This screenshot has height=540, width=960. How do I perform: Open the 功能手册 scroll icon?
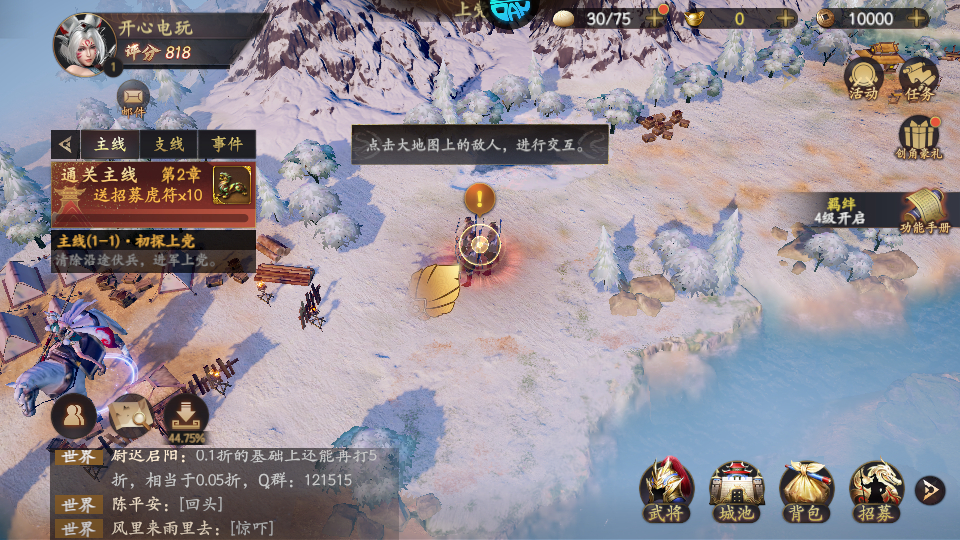(924, 212)
